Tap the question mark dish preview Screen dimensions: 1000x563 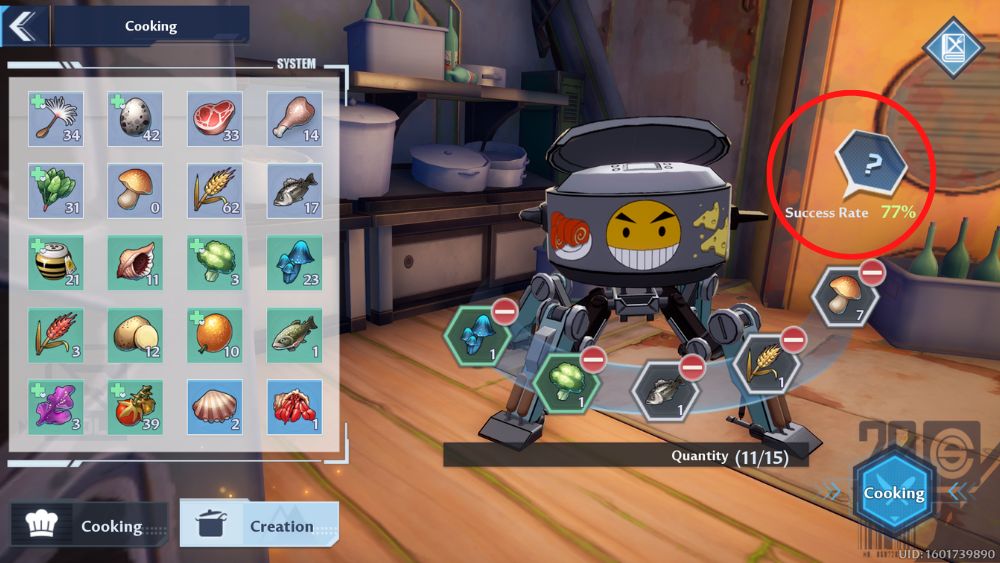(872, 165)
